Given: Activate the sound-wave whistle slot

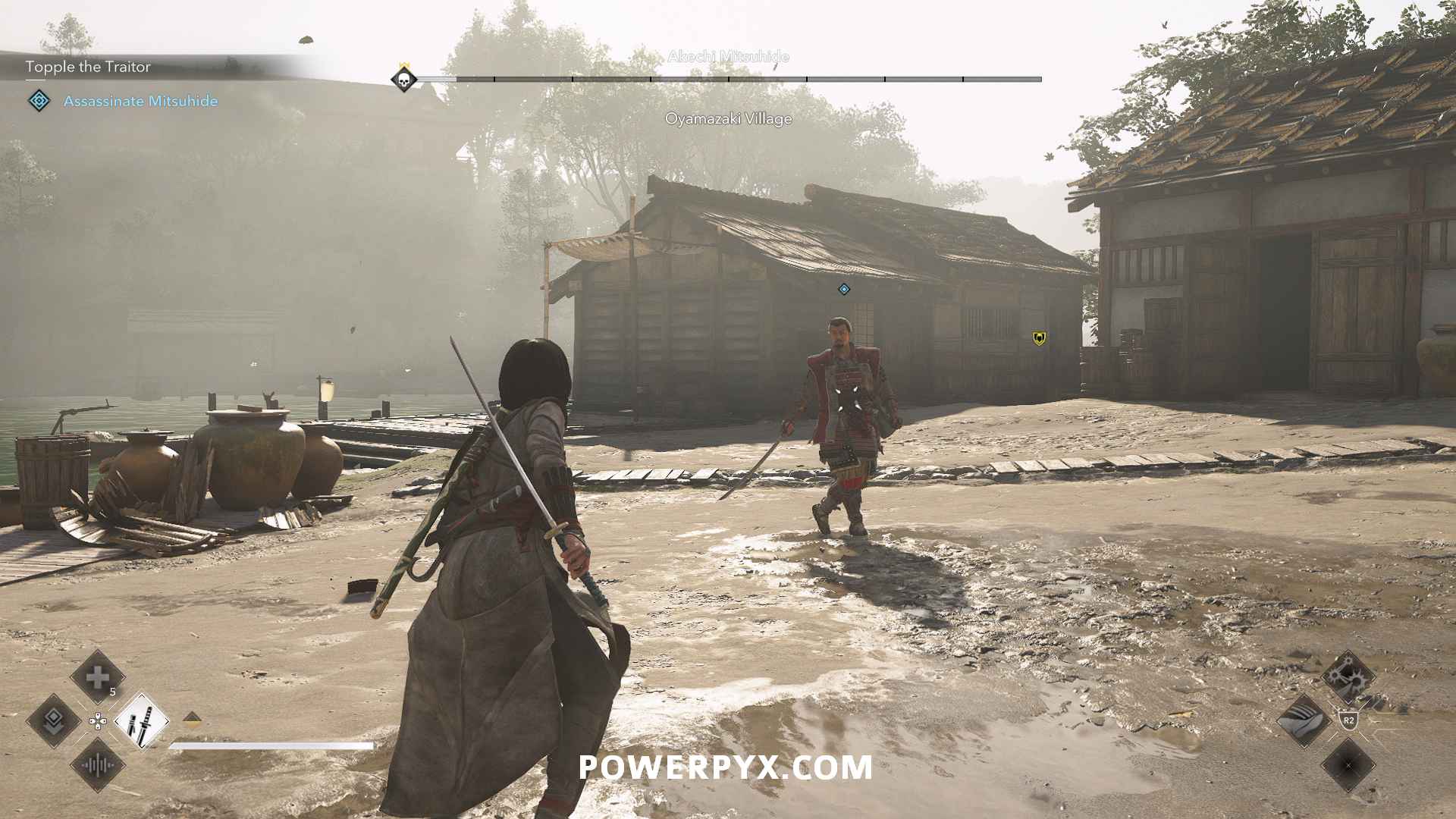Looking at the screenshot, I should (x=98, y=764).
